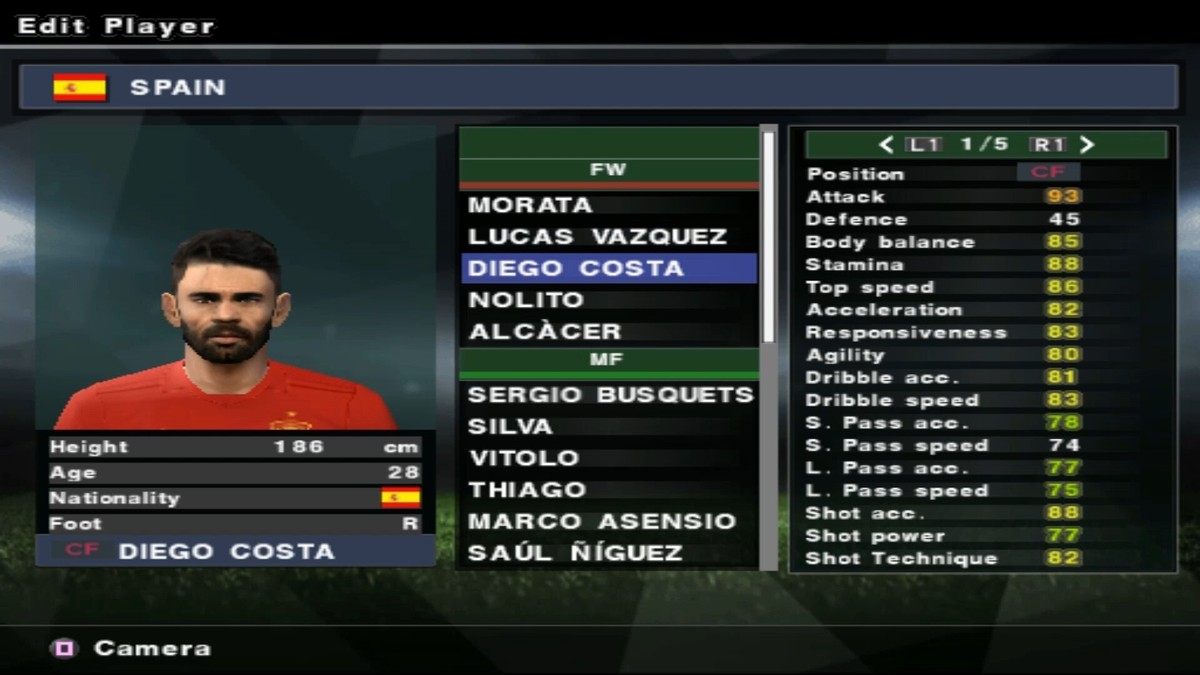The image size is (1200, 675).
Task: Pick VITOLO from the player list
Action: (608, 458)
